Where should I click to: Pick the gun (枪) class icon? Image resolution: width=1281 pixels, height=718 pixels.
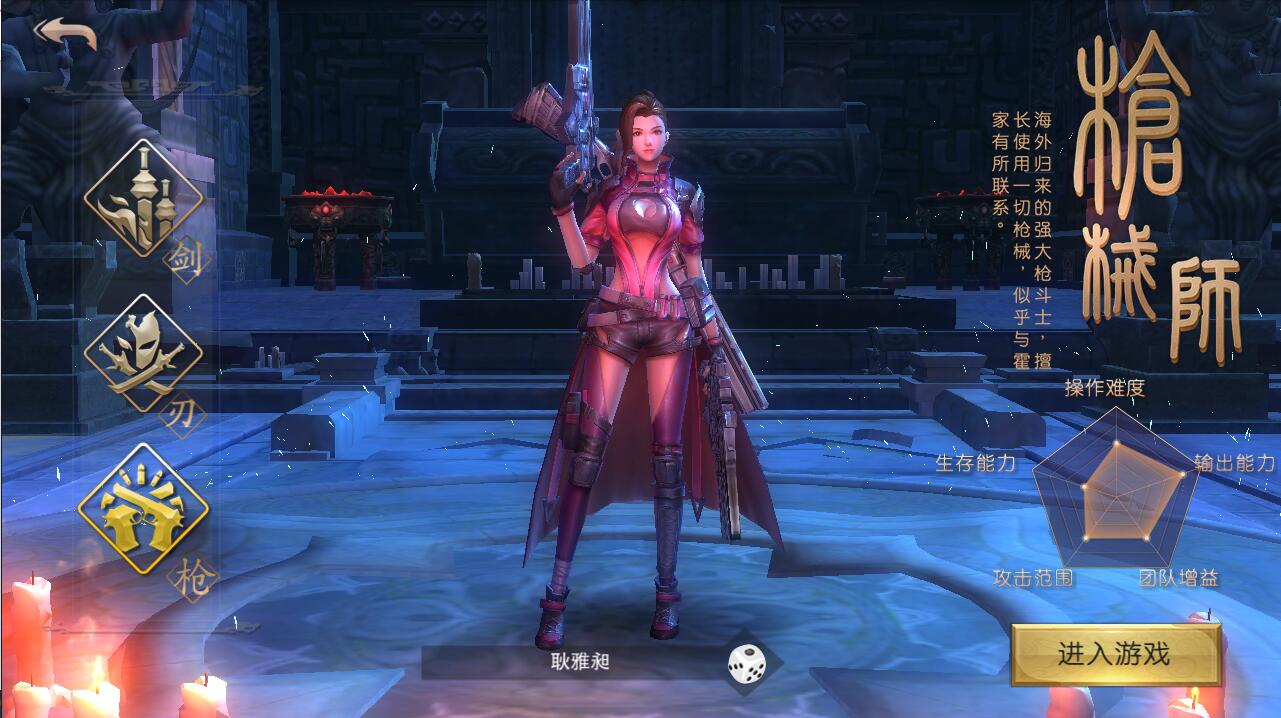(143, 507)
